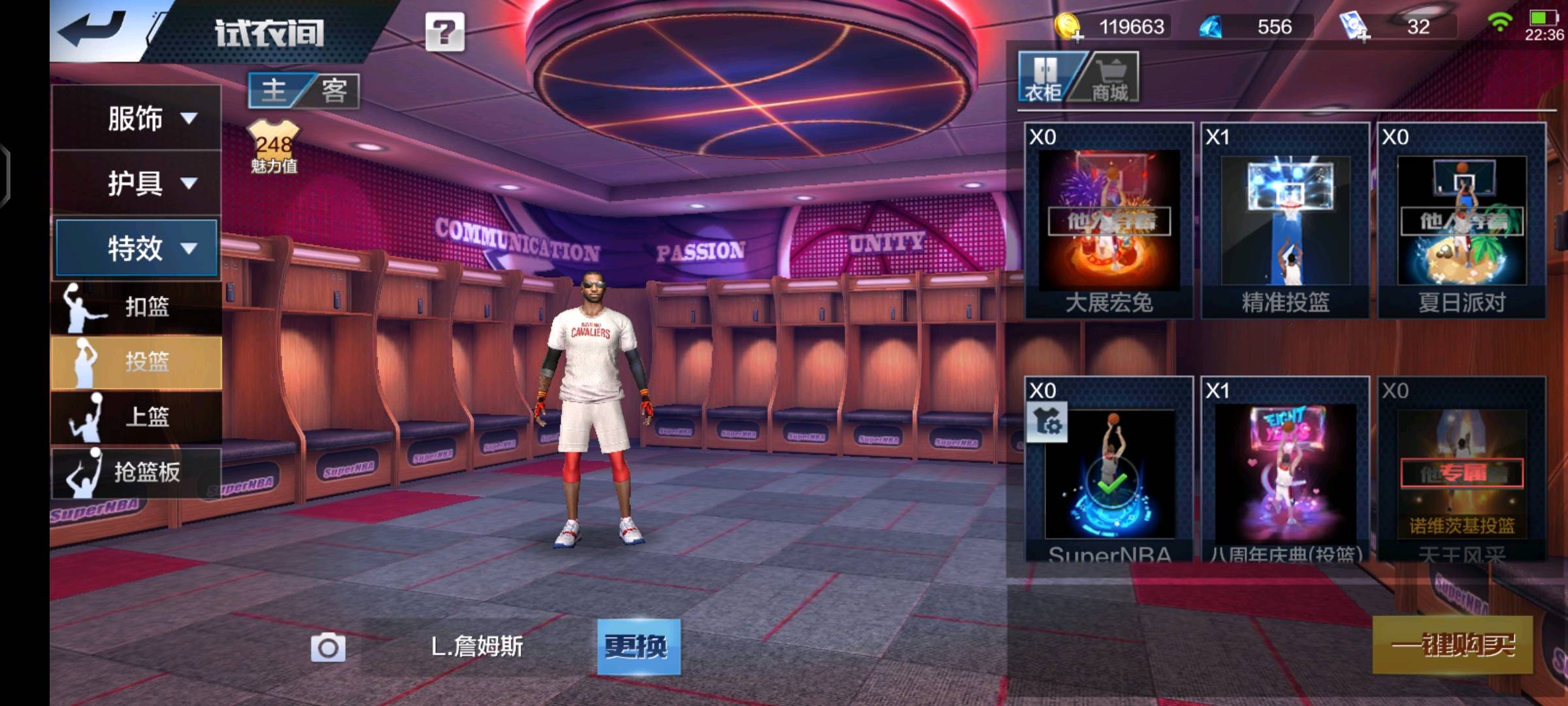The height and width of the screenshot is (706, 1568).
Task: Choose the 上篮 layup effect category
Action: (x=136, y=416)
